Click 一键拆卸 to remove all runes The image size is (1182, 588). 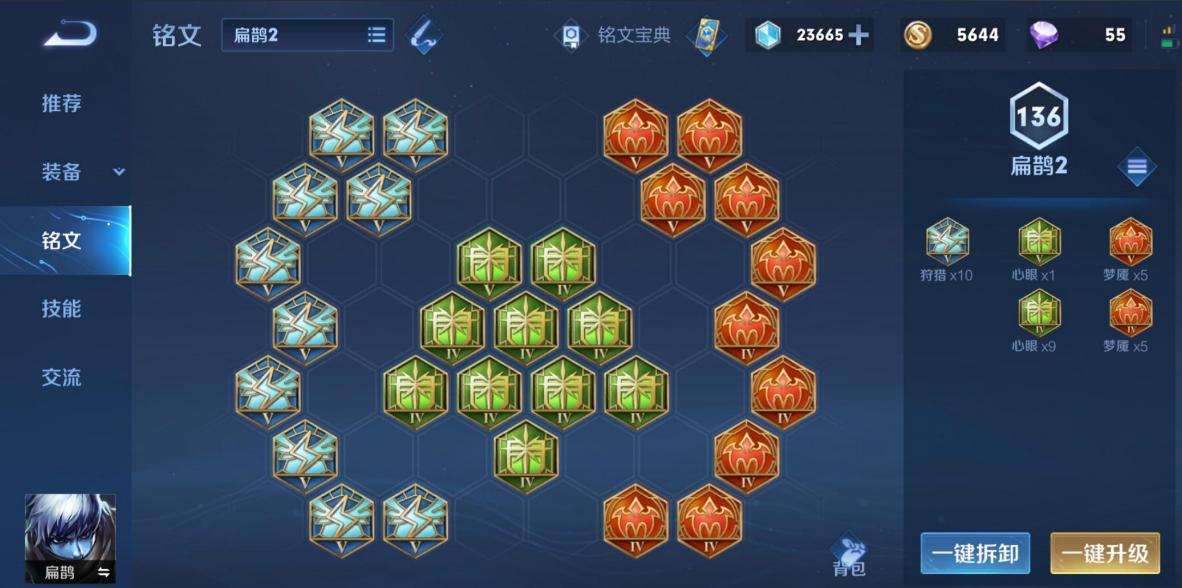[975, 553]
